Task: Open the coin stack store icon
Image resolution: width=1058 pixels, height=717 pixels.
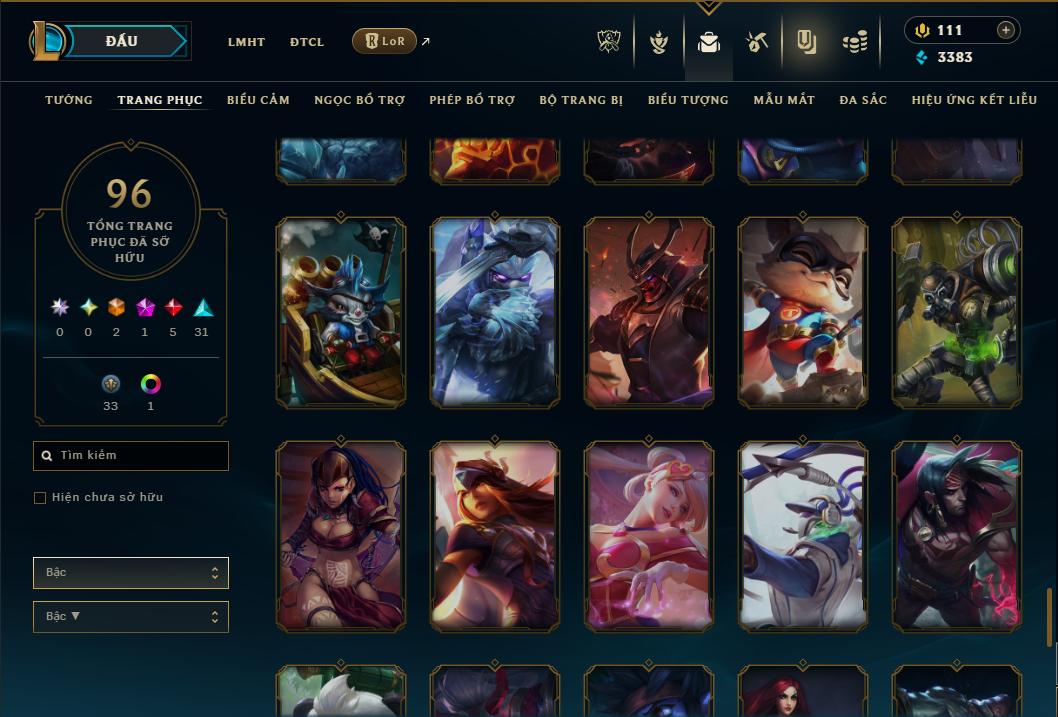Action: point(854,42)
